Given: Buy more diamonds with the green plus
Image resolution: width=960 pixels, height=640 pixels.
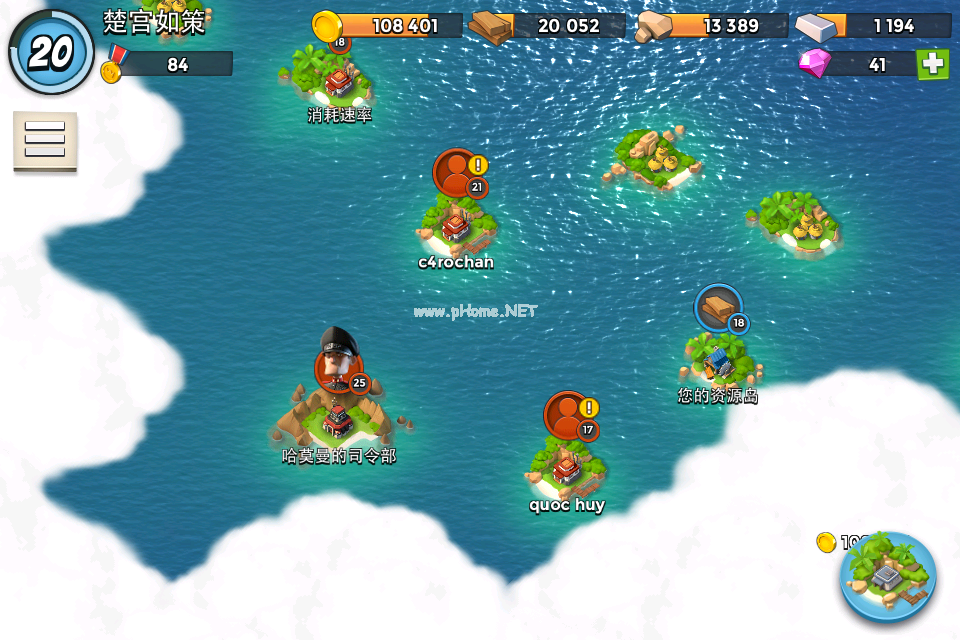Looking at the screenshot, I should (x=932, y=64).
